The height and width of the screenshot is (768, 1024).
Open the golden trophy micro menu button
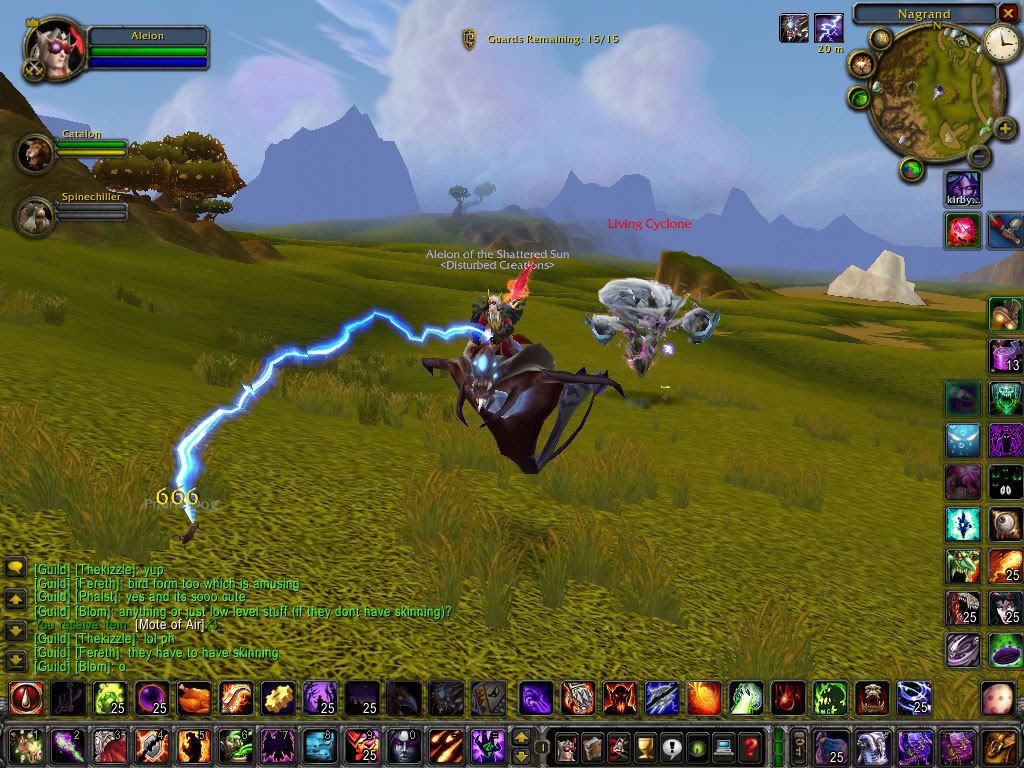click(x=647, y=746)
